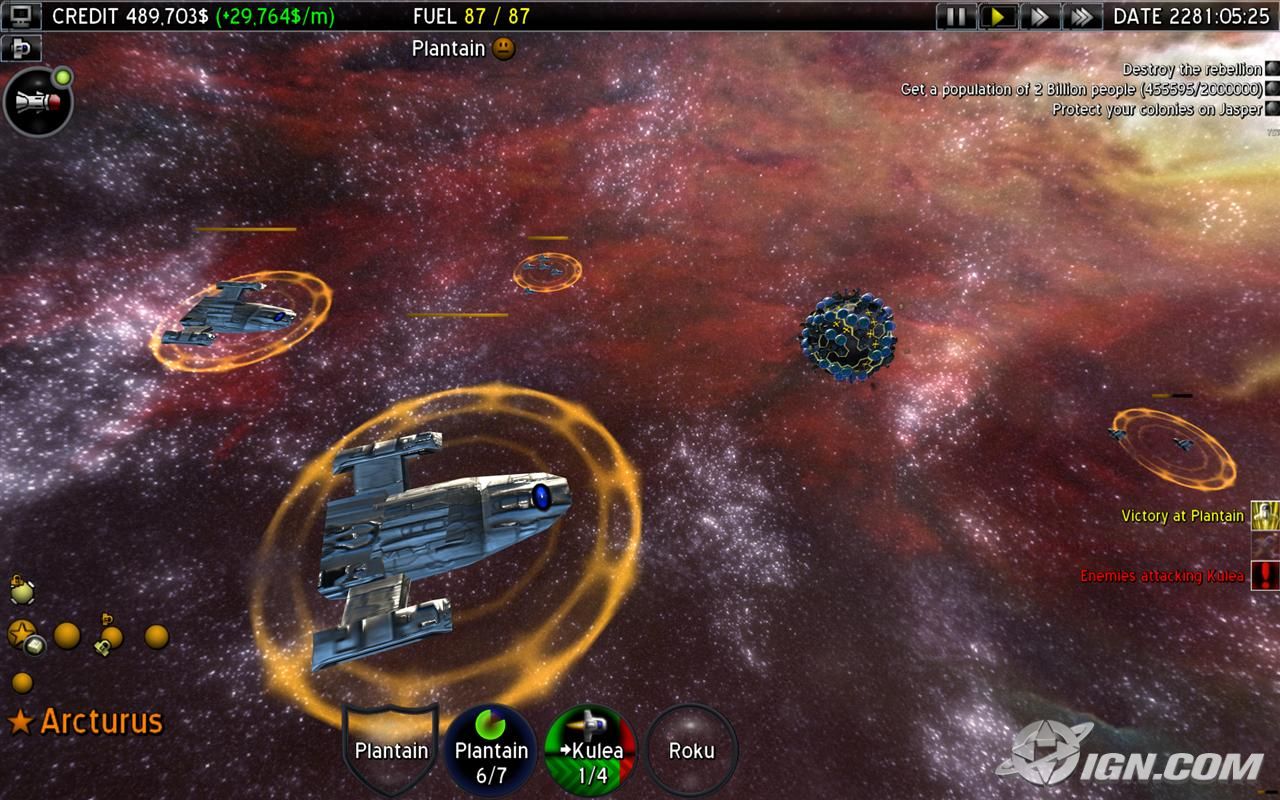1280x800 pixels.
Task: Activate the triple-arrow fastest speed
Action: (1081, 16)
